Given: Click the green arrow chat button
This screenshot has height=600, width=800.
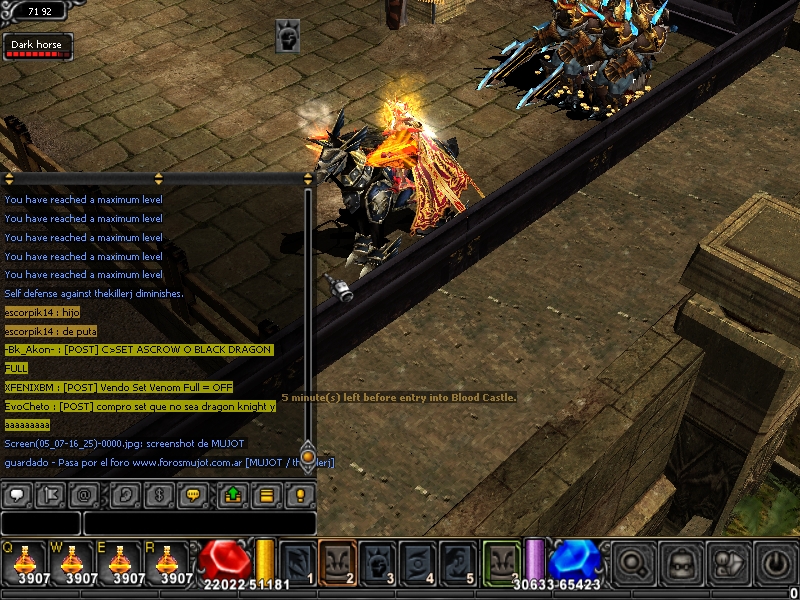Looking at the screenshot, I should (x=232, y=494).
